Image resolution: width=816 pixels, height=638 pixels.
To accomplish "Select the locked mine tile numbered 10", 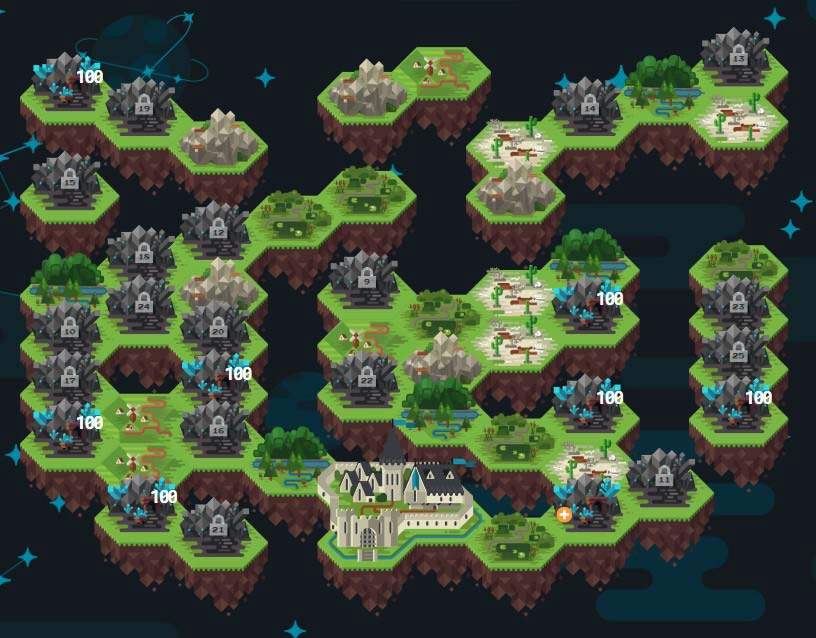I will [x=69, y=326].
